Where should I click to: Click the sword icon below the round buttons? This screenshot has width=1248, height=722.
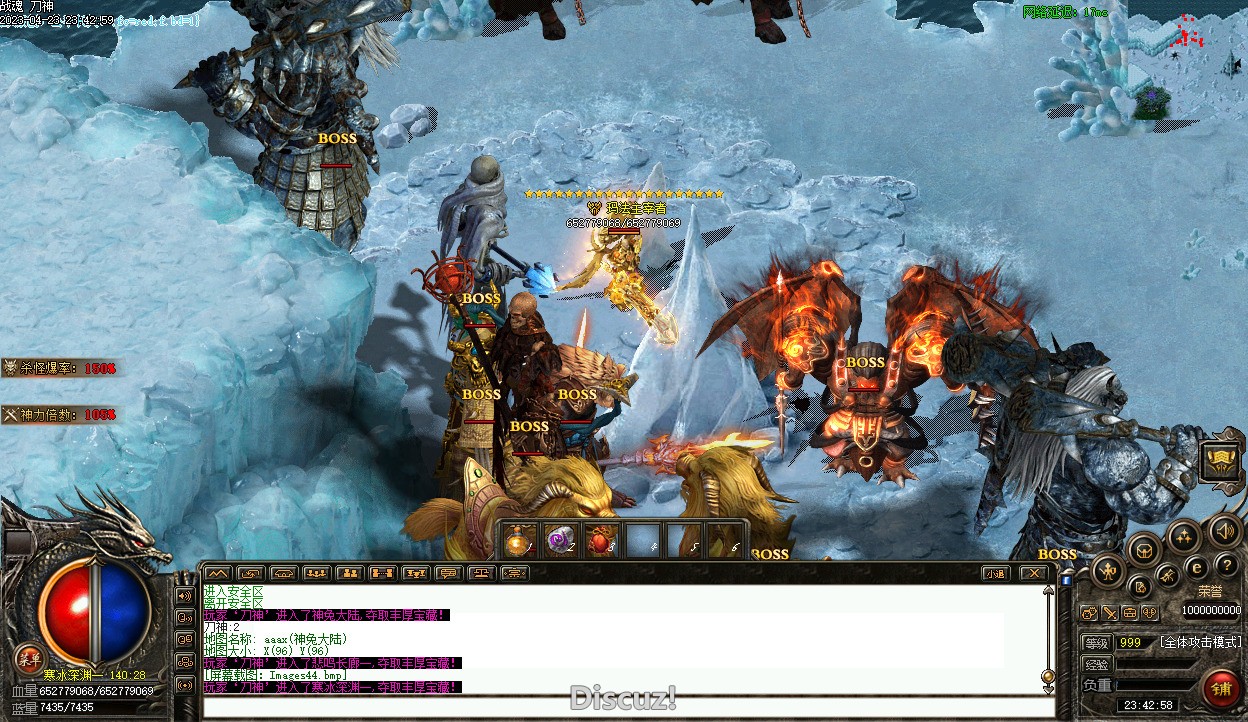1110,613
